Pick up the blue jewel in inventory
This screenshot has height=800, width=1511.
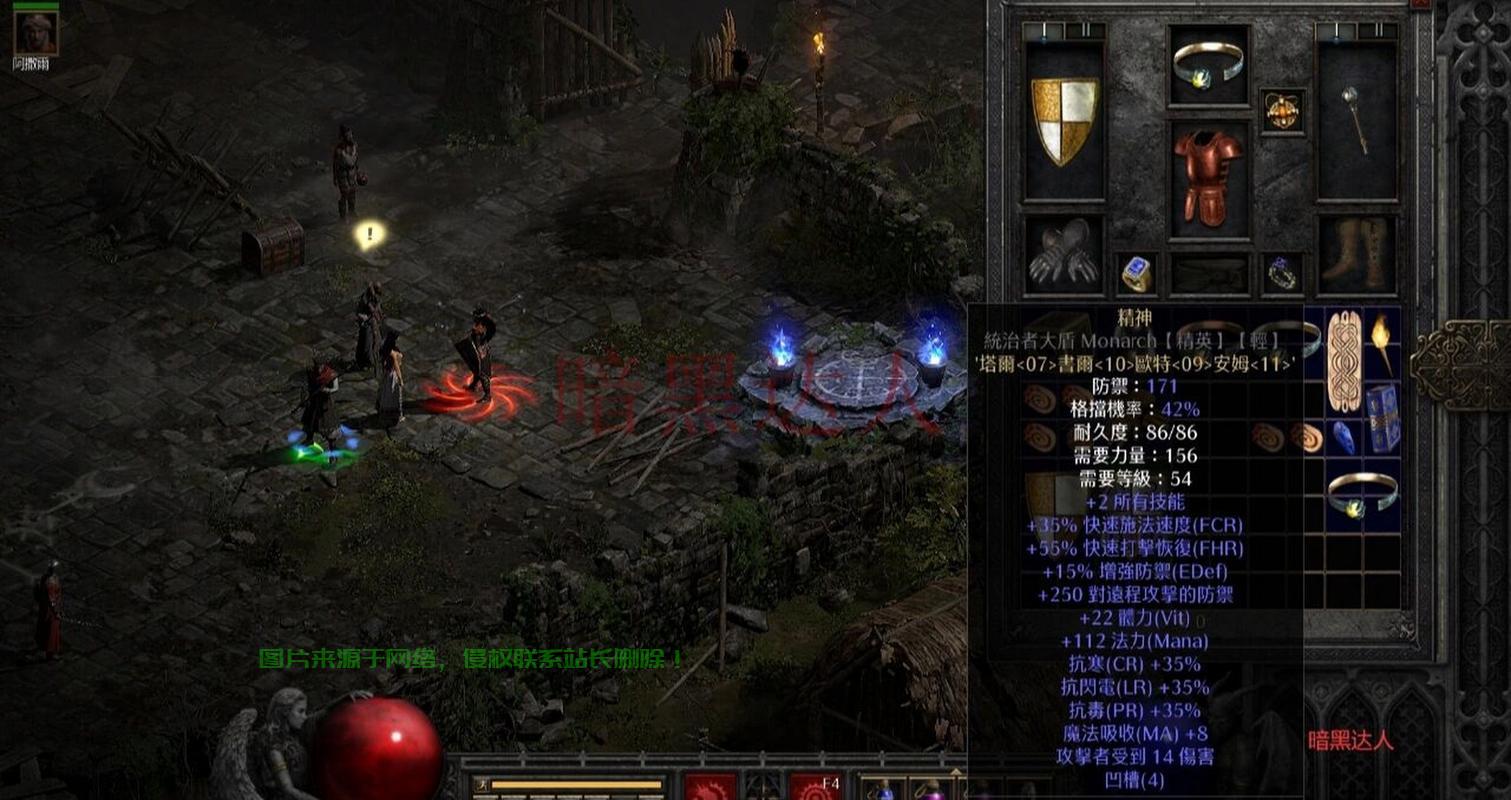click(1344, 437)
